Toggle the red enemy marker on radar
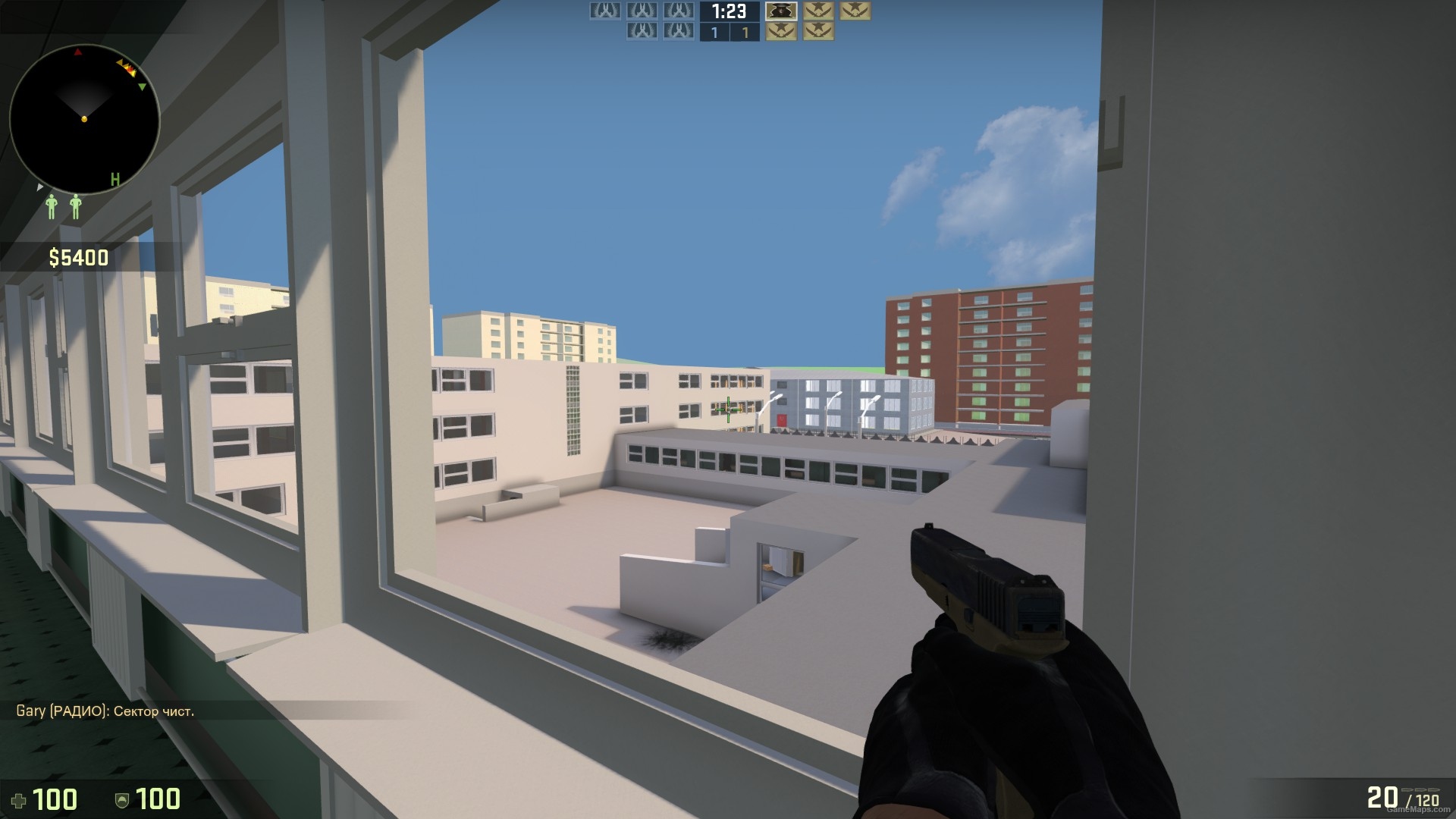The image size is (1456, 819). [x=78, y=52]
